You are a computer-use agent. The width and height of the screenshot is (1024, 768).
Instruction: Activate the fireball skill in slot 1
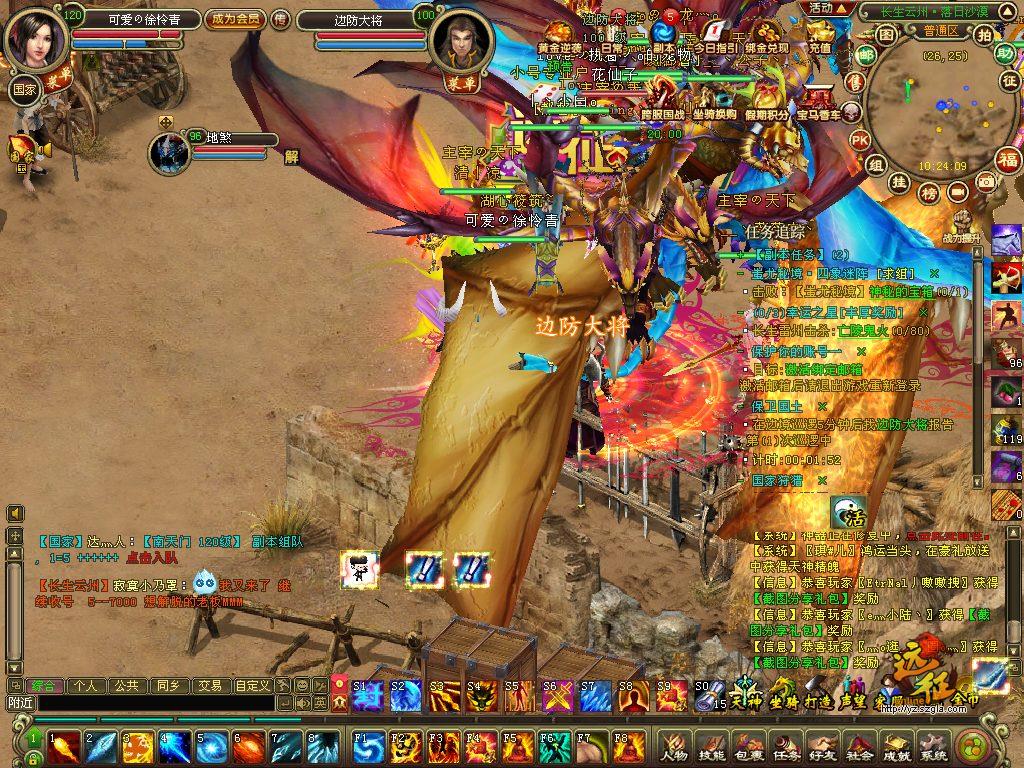[x=64, y=747]
